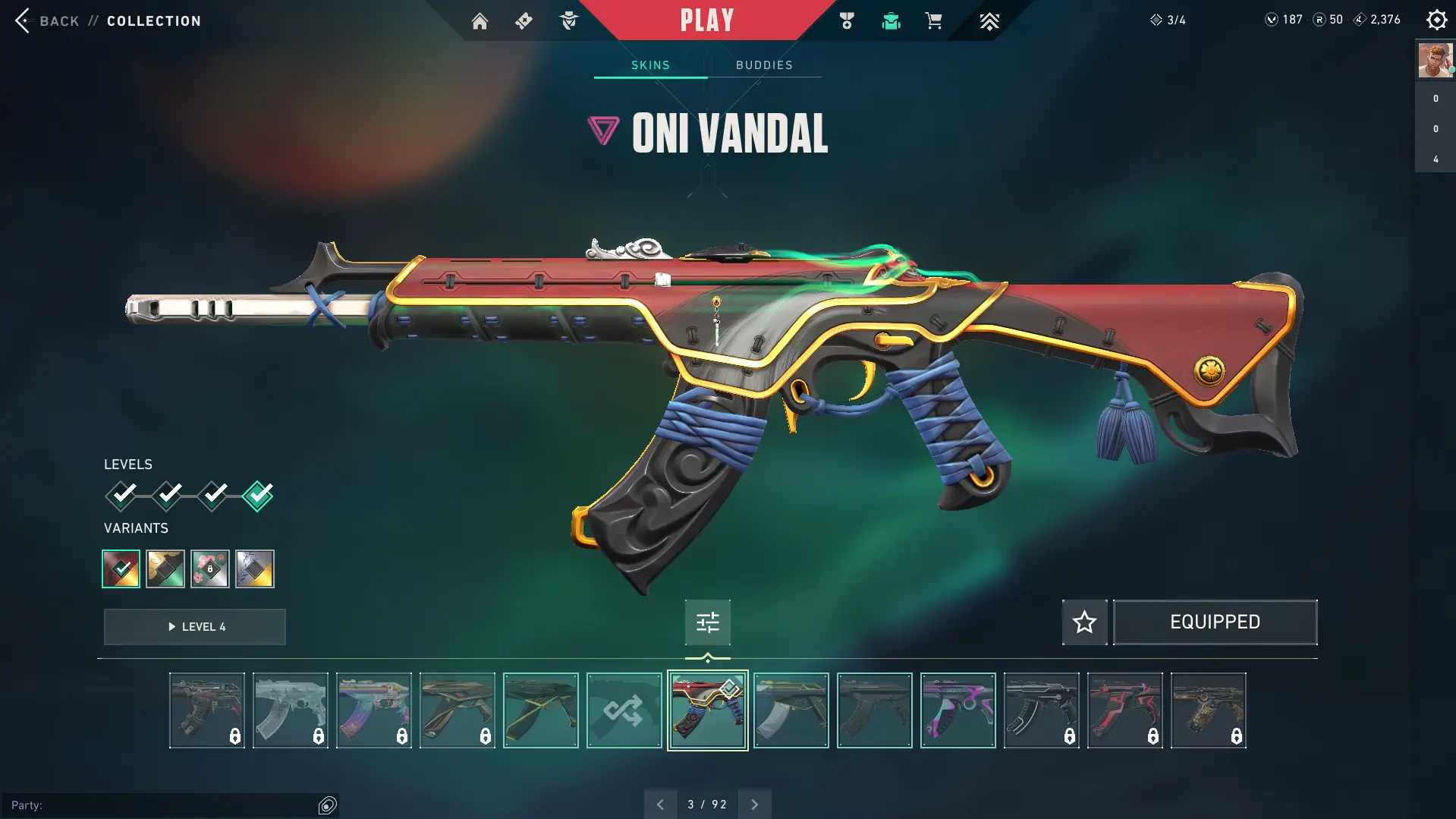Select the random shuffle skin tile

tap(624, 710)
